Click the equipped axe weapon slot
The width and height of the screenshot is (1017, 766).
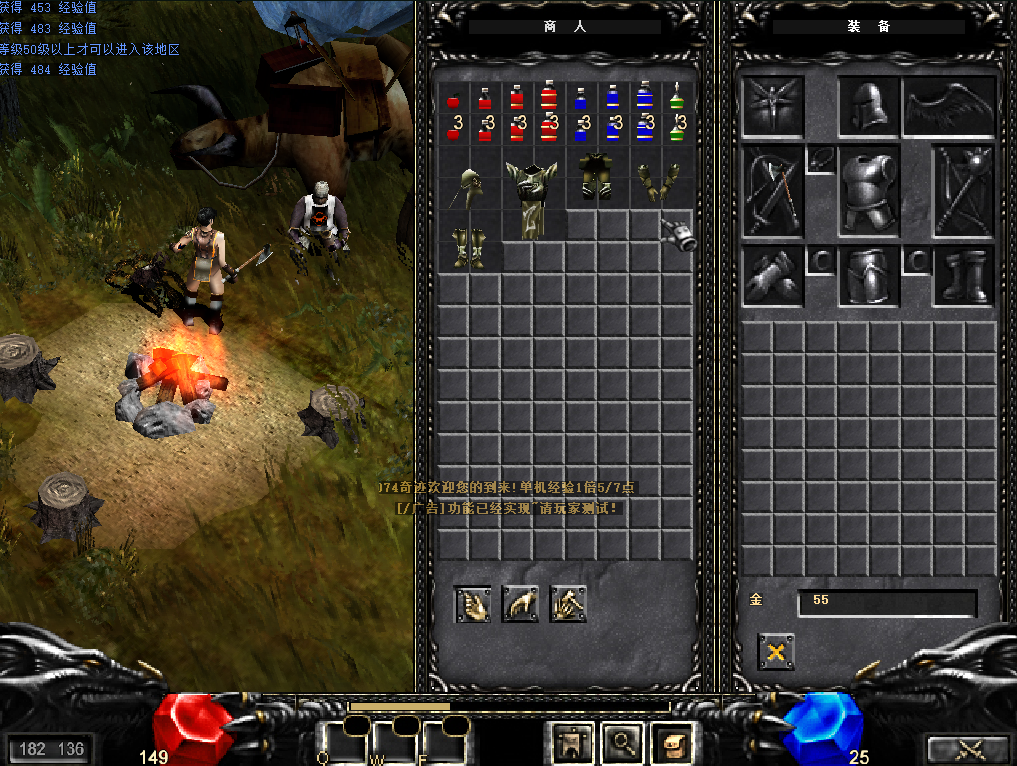pyautogui.click(x=772, y=192)
